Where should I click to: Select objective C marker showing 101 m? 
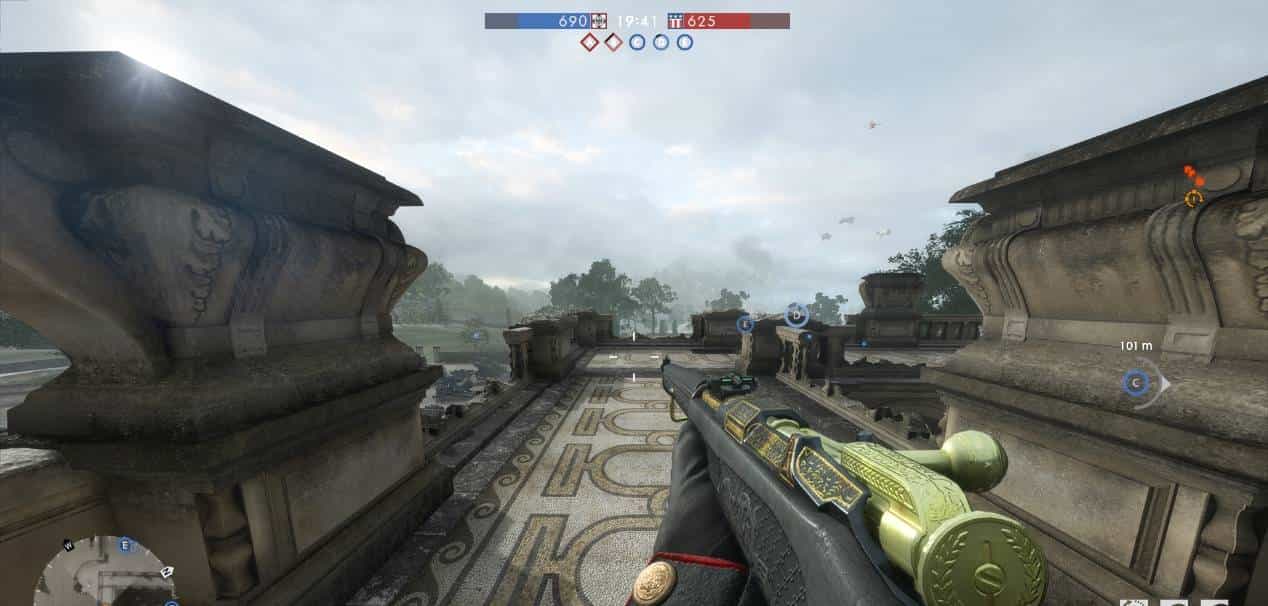pyautogui.click(x=1135, y=382)
